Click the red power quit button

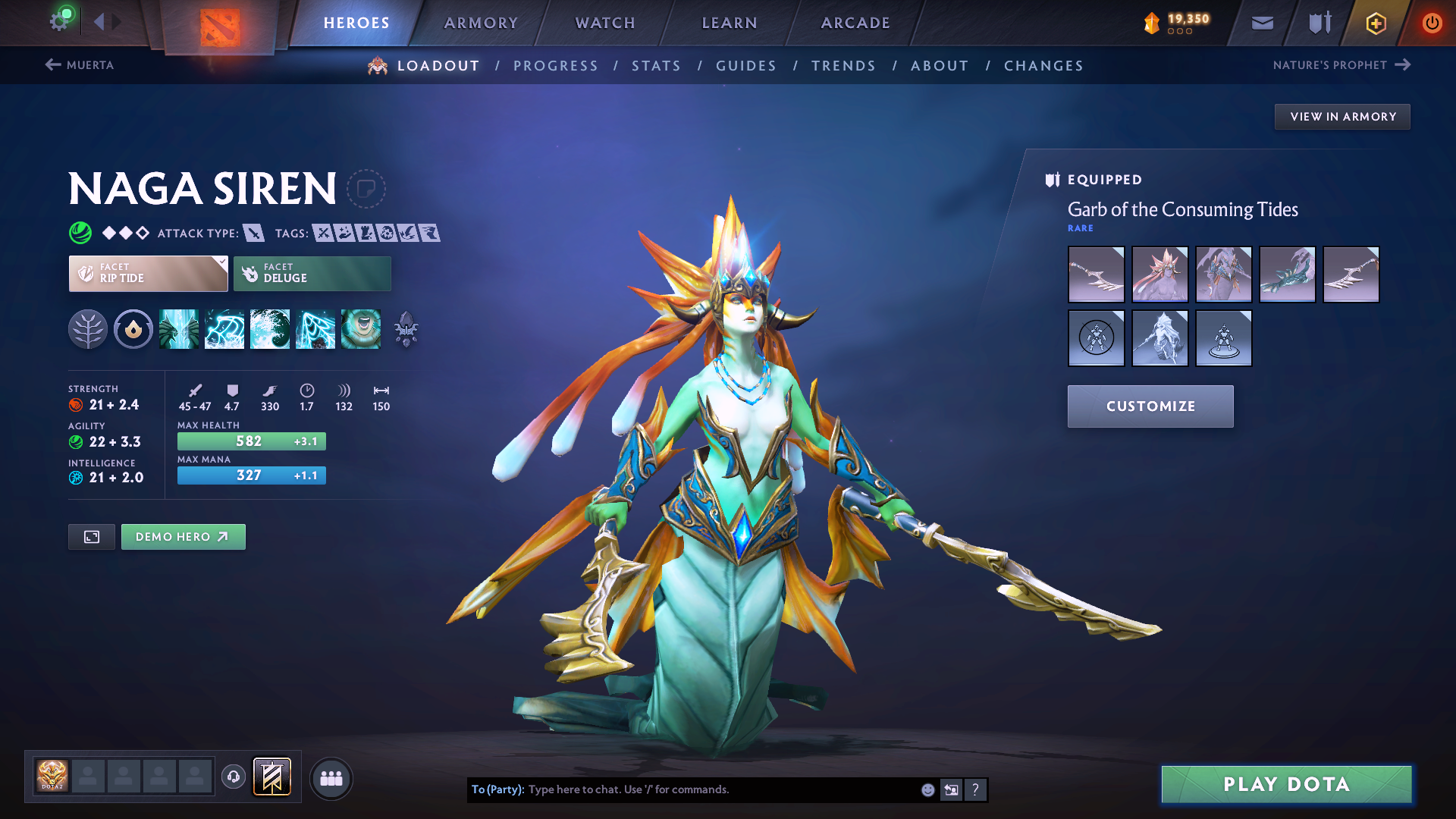pos(1432,23)
